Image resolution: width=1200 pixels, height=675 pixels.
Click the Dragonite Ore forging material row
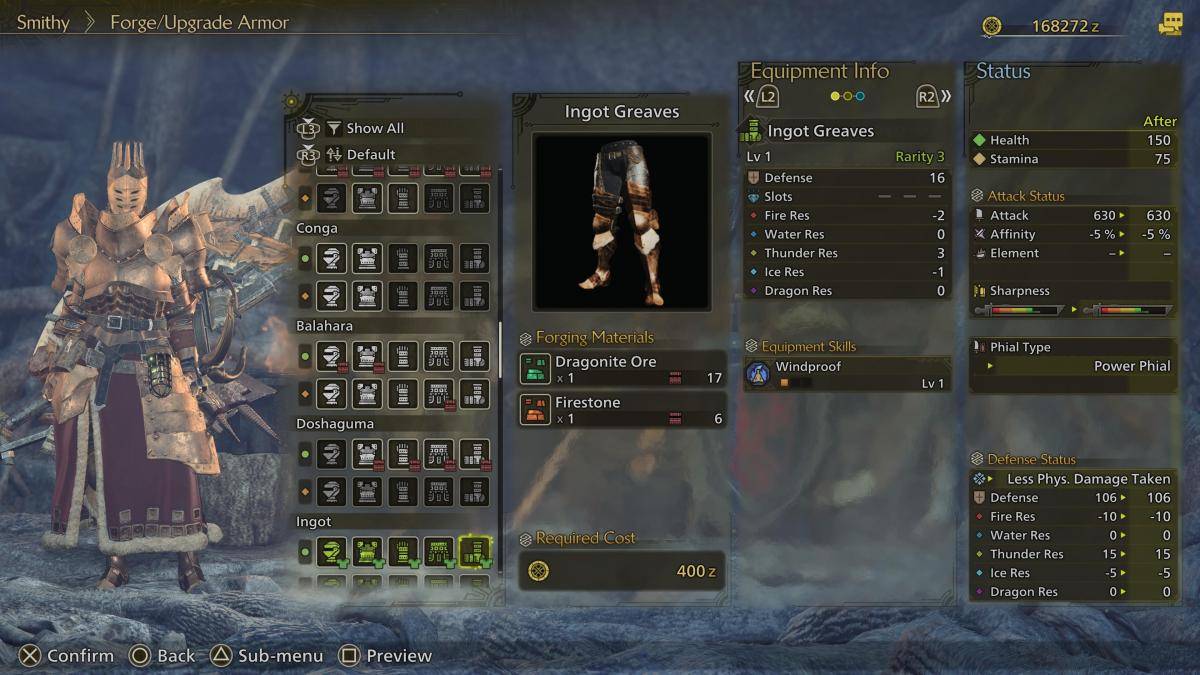click(622, 369)
